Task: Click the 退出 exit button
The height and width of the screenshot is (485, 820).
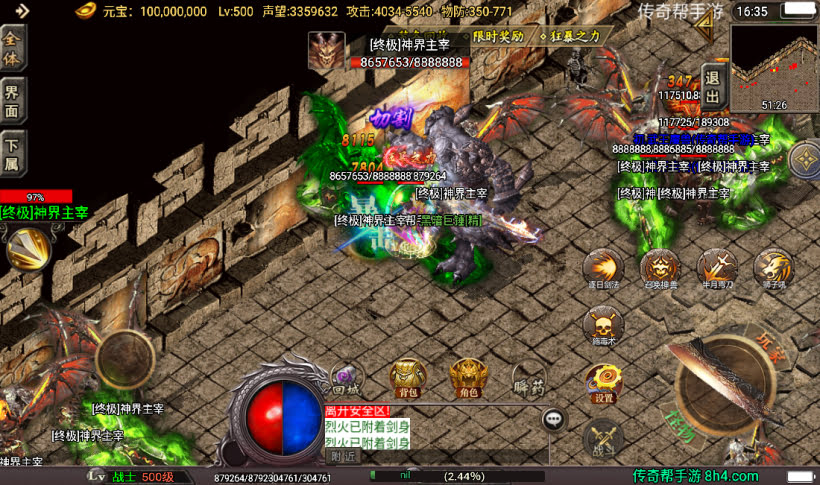Action: 712,86
